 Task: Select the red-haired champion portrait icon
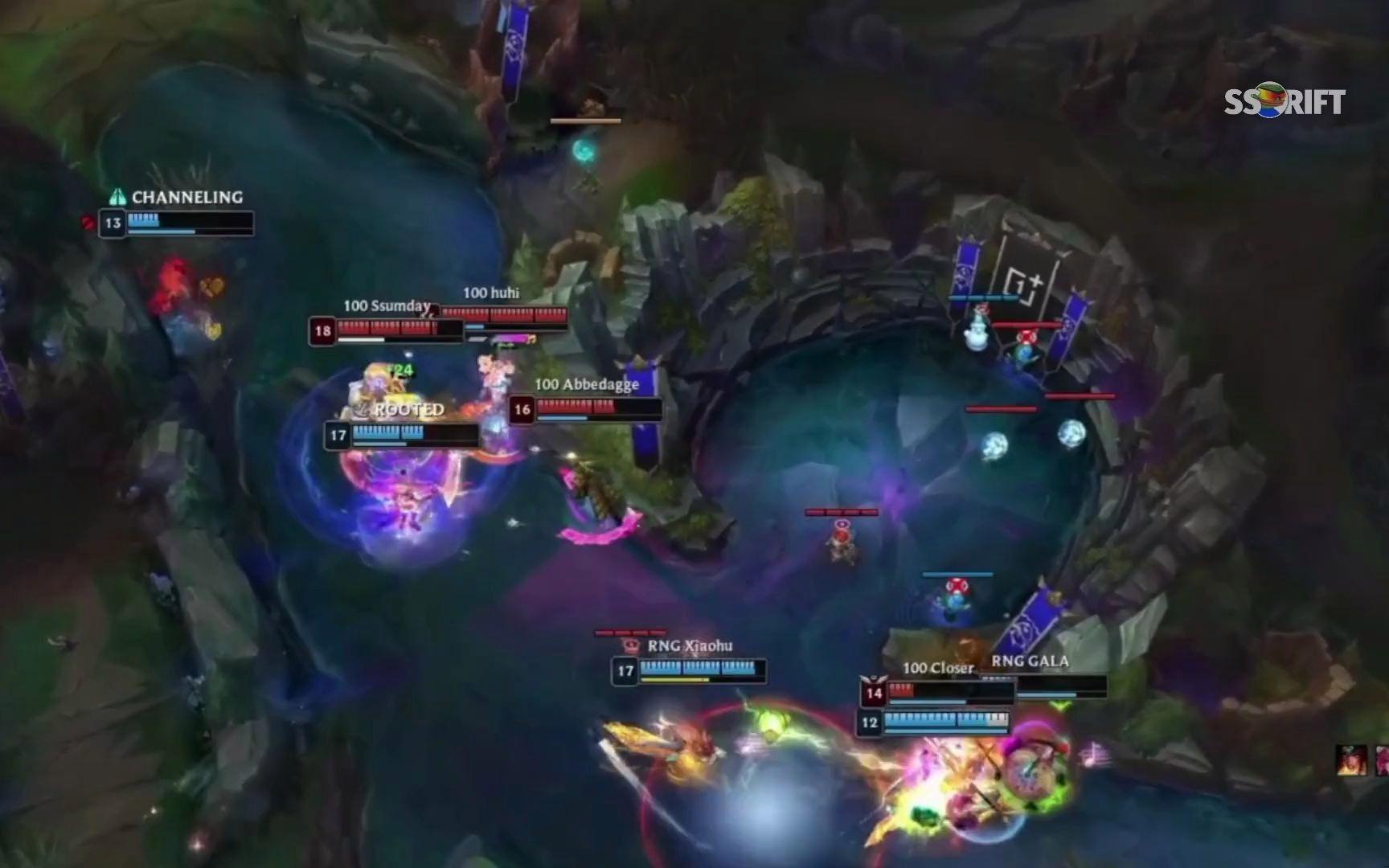click(x=1350, y=759)
